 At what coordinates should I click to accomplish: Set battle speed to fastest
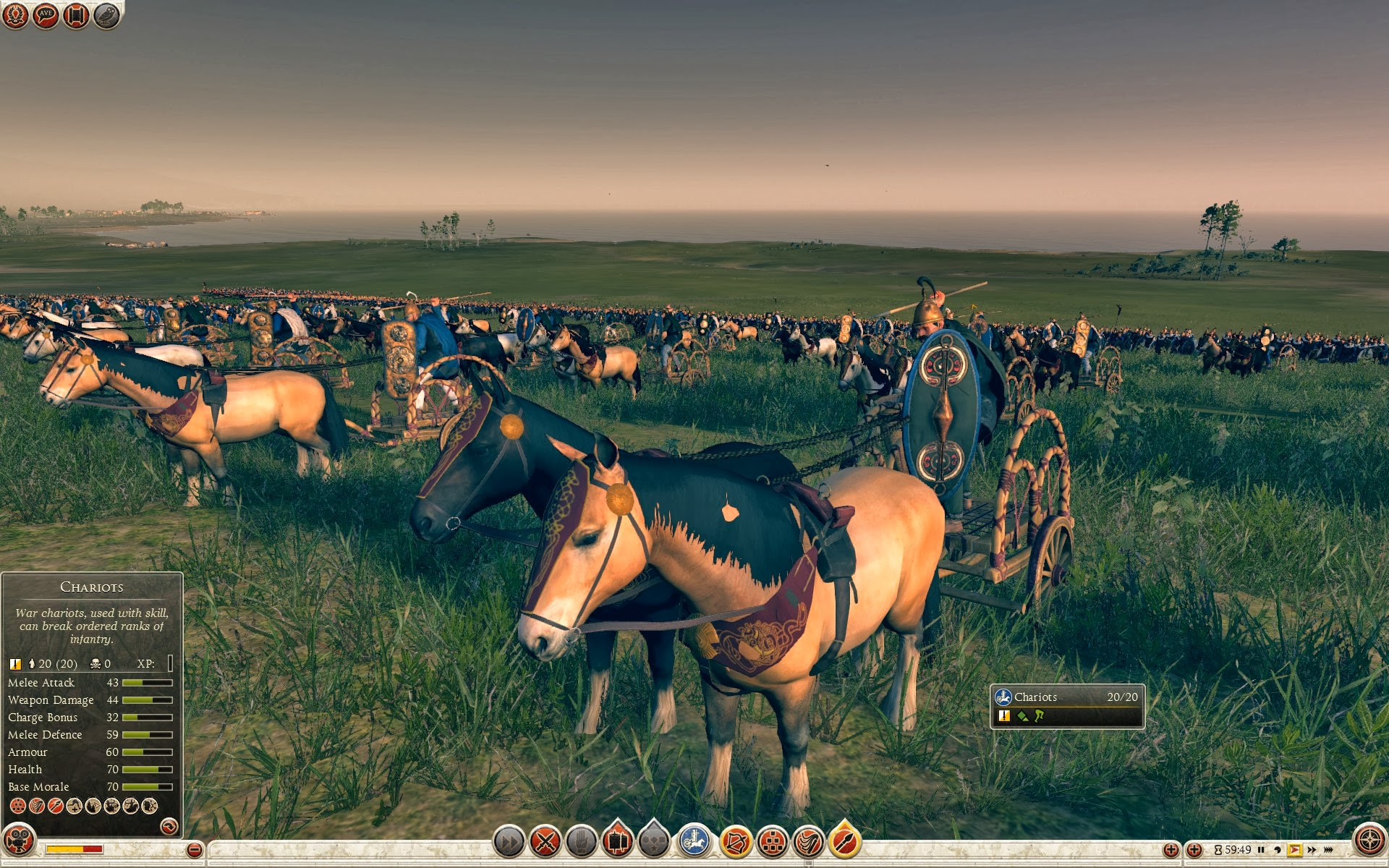pyautogui.click(x=1329, y=850)
